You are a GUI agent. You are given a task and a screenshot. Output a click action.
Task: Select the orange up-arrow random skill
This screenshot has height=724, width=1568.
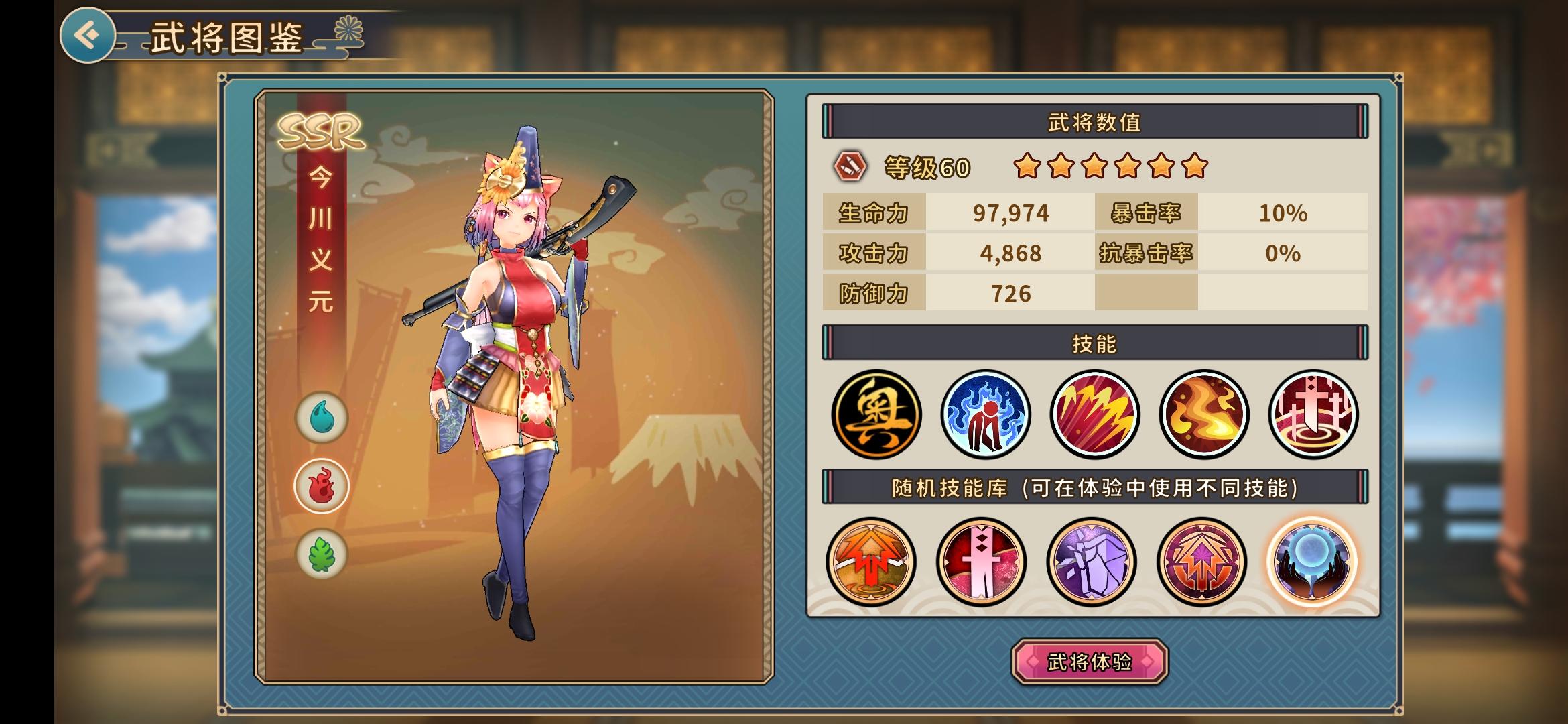pos(871,561)
